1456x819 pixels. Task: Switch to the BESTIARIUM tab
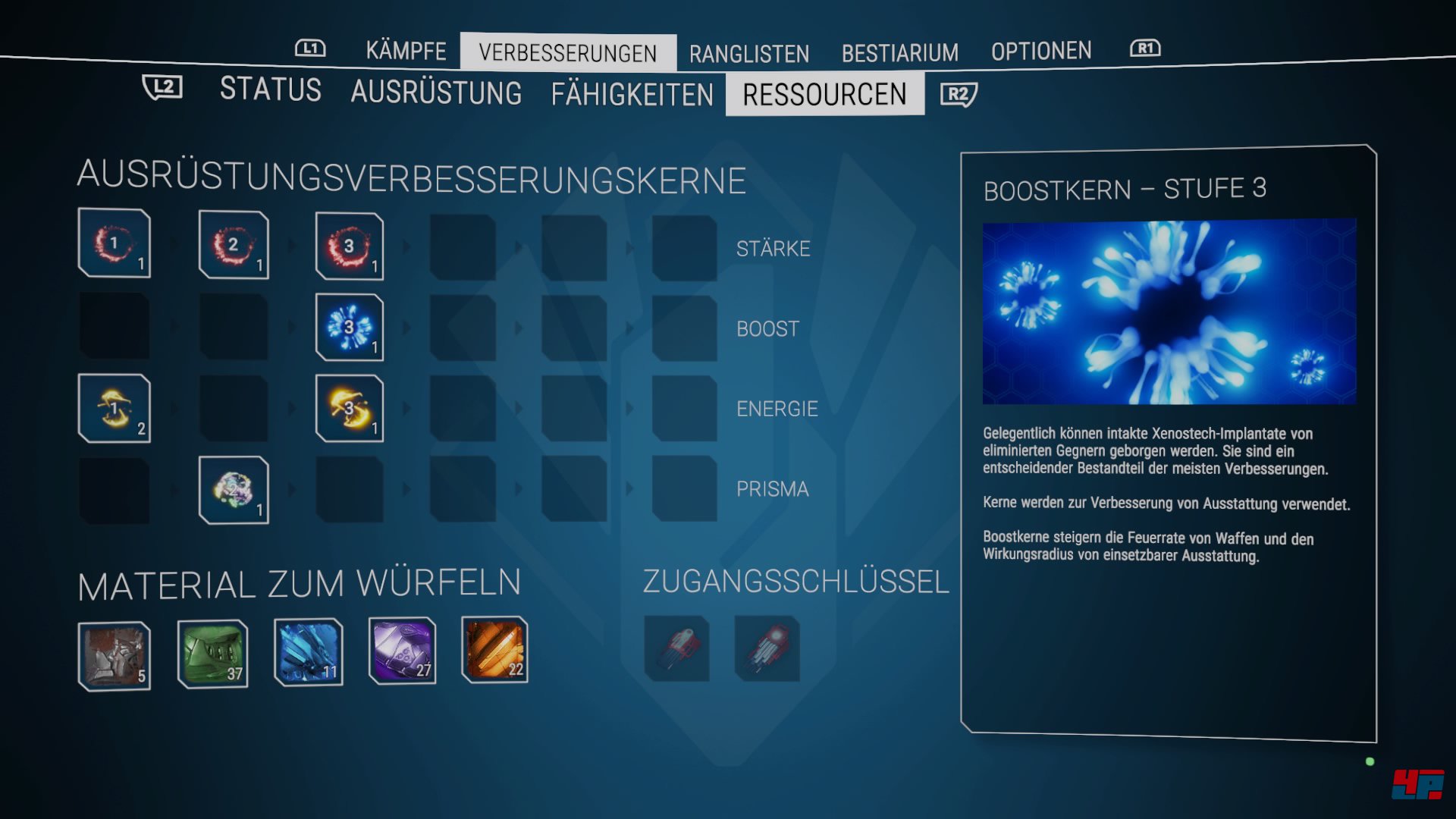point(899,52)
